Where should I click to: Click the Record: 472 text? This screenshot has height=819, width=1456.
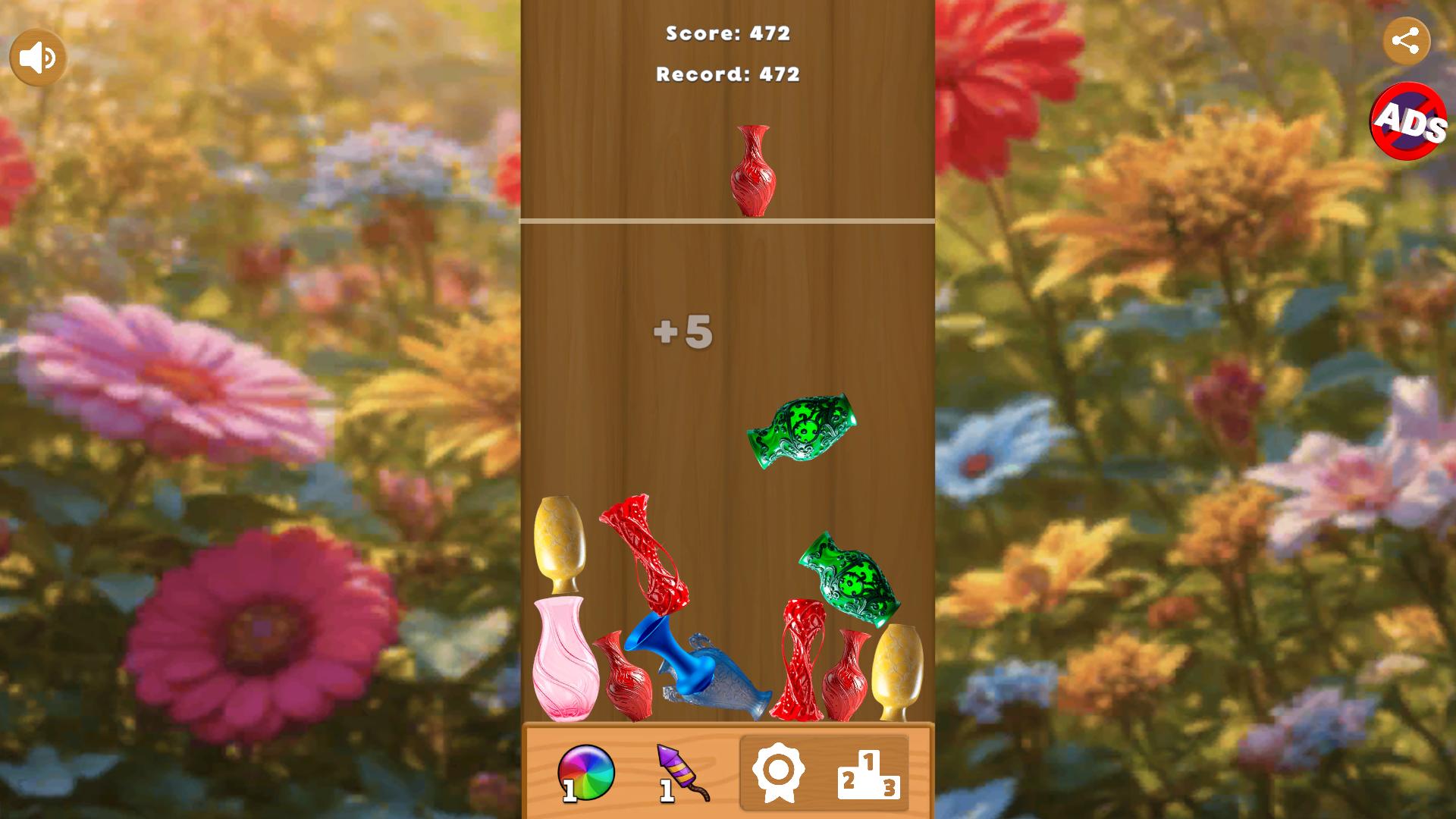coord(726,74)
